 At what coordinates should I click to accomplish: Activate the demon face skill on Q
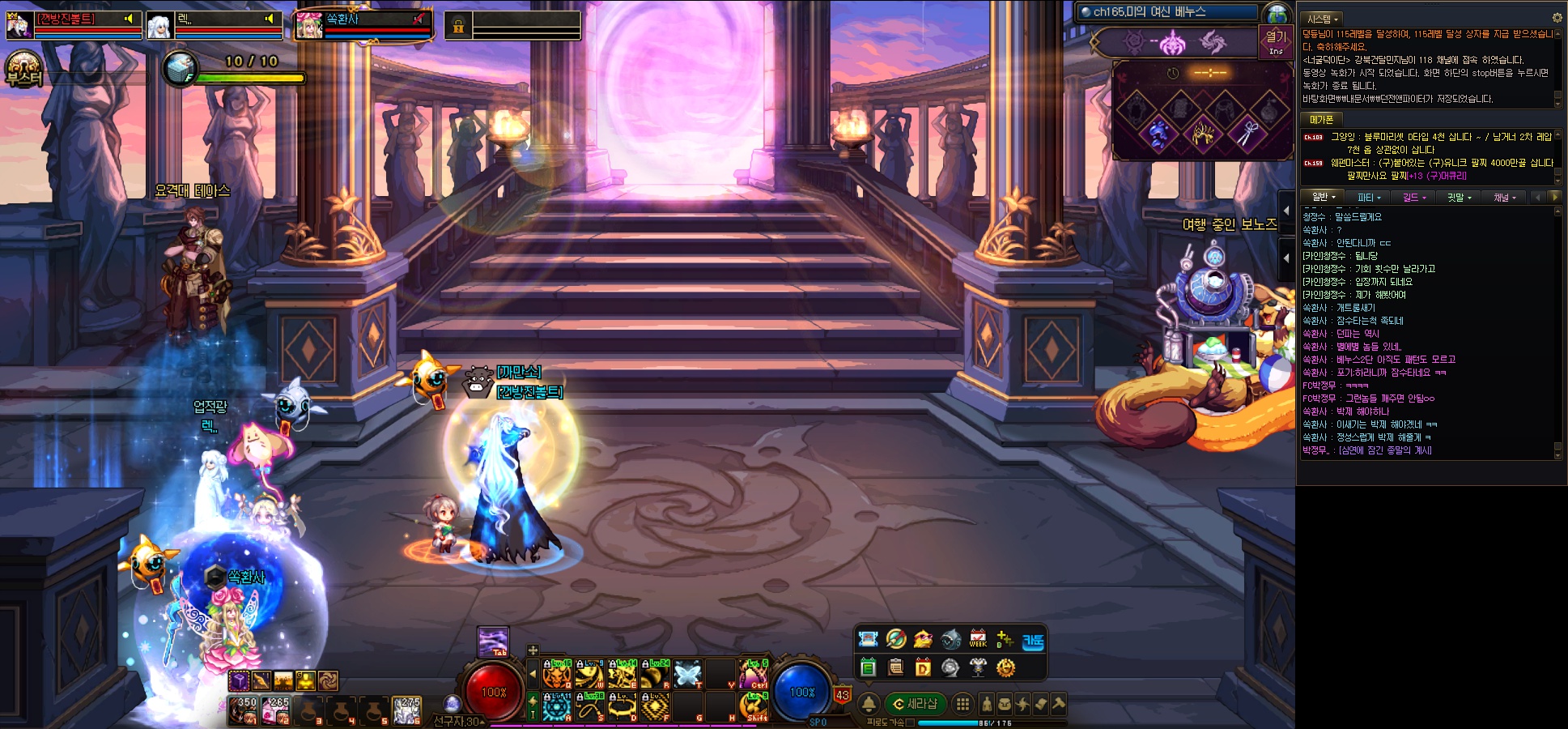point(557,673)
